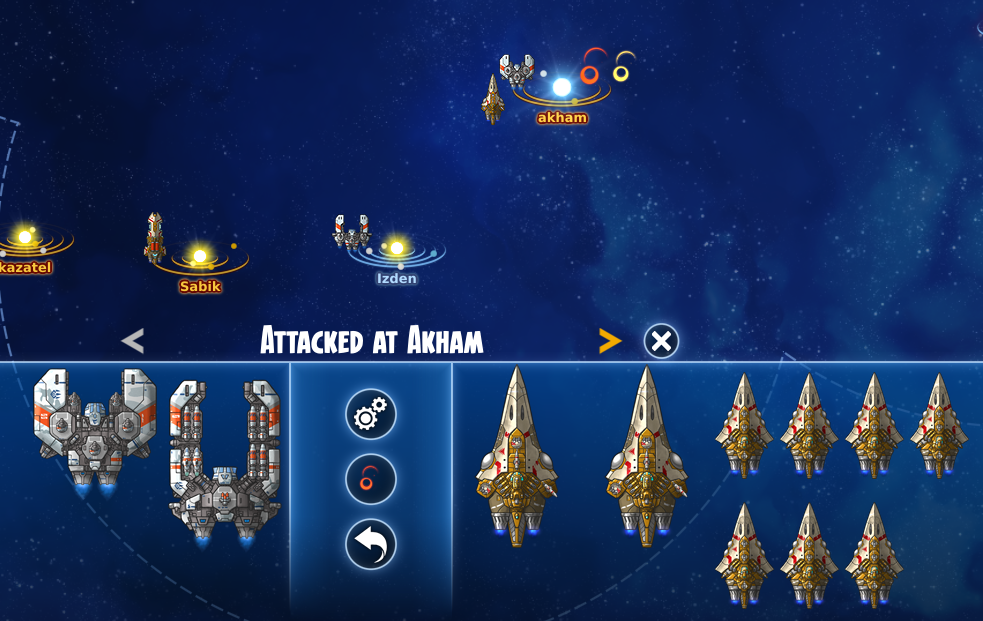
Task: Close the Attacked at Akham panel
Action: (x=660, y=341)
